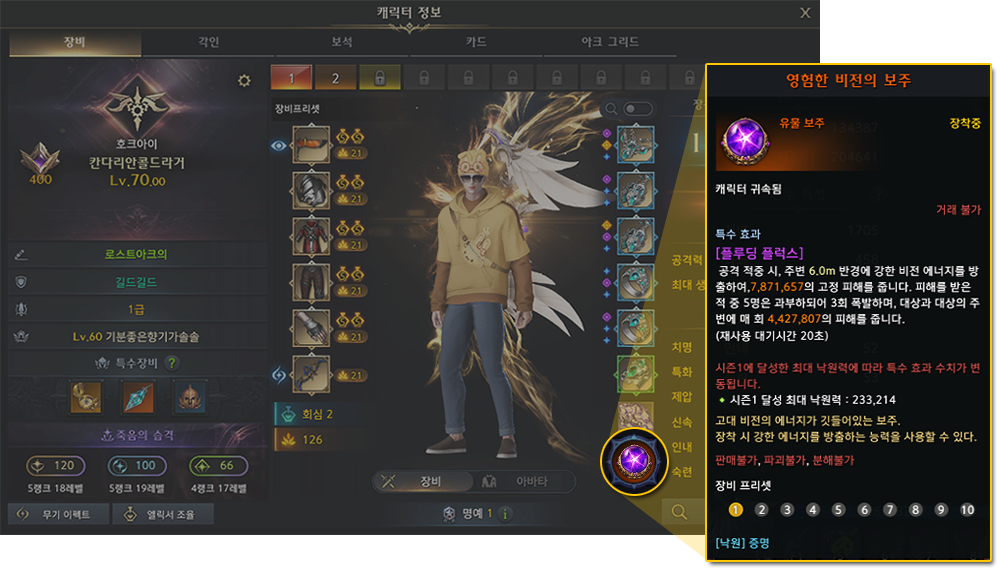Open the gear-shaped settings icon

click(x=244, y=81)
